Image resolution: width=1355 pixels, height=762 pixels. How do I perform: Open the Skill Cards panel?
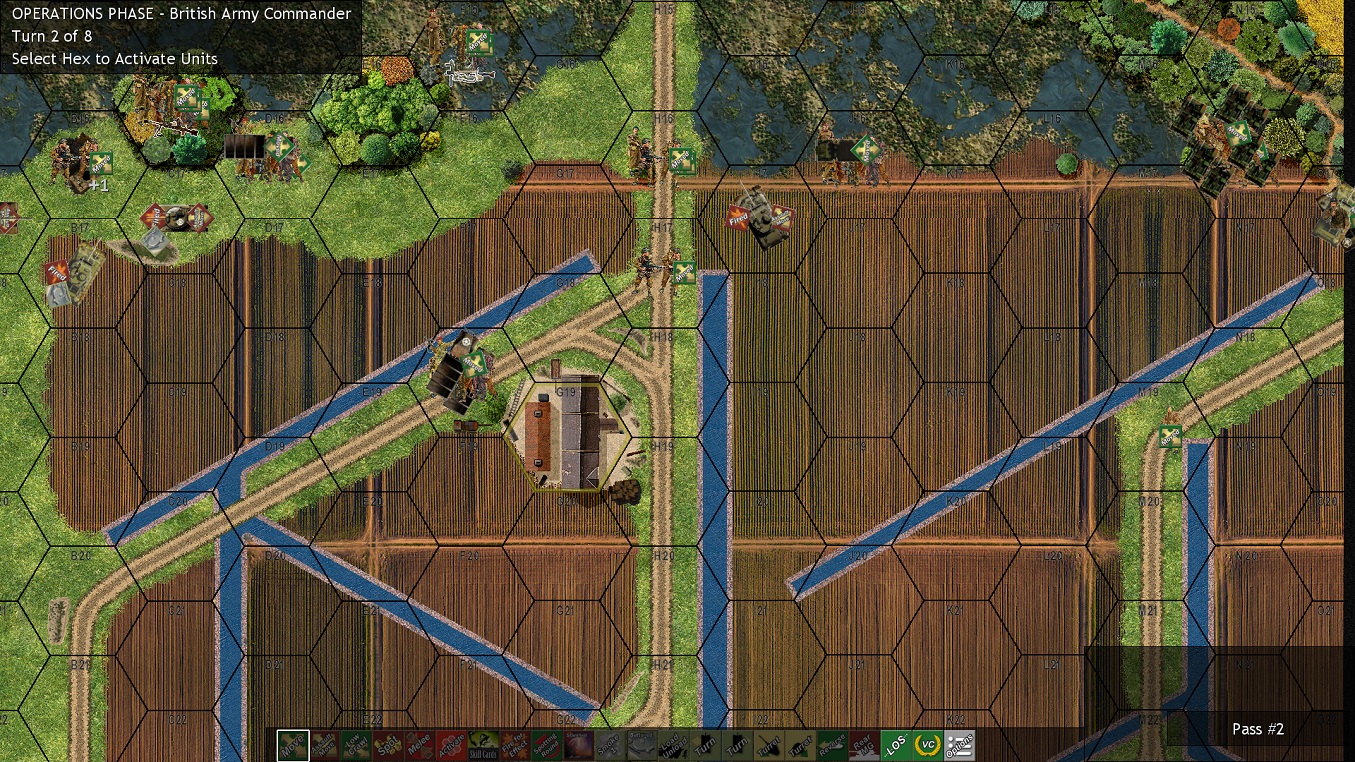[x=484, y=745]
